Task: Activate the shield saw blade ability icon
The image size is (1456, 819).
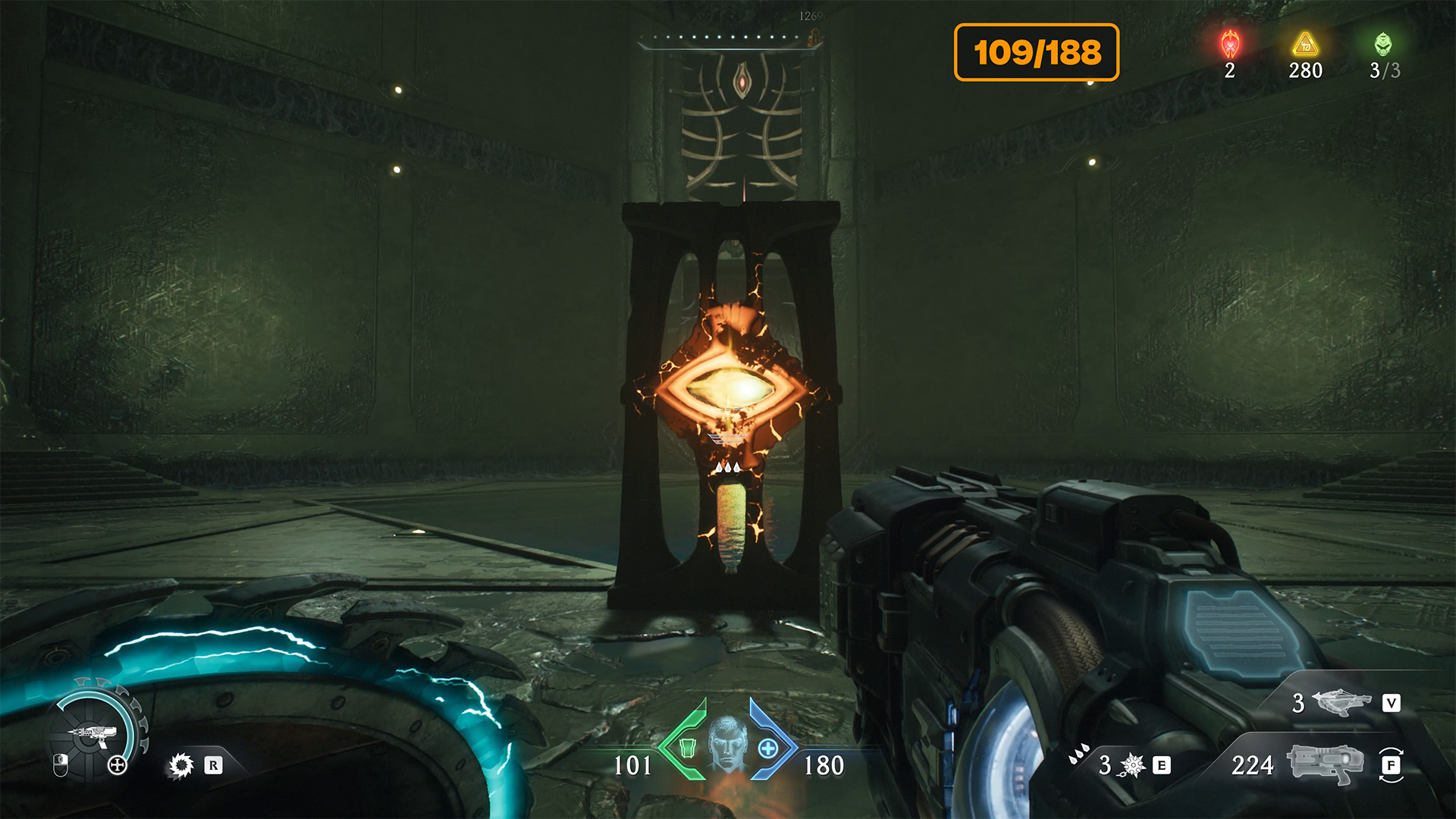Action: pyautogui.click(x=181, y=765)
